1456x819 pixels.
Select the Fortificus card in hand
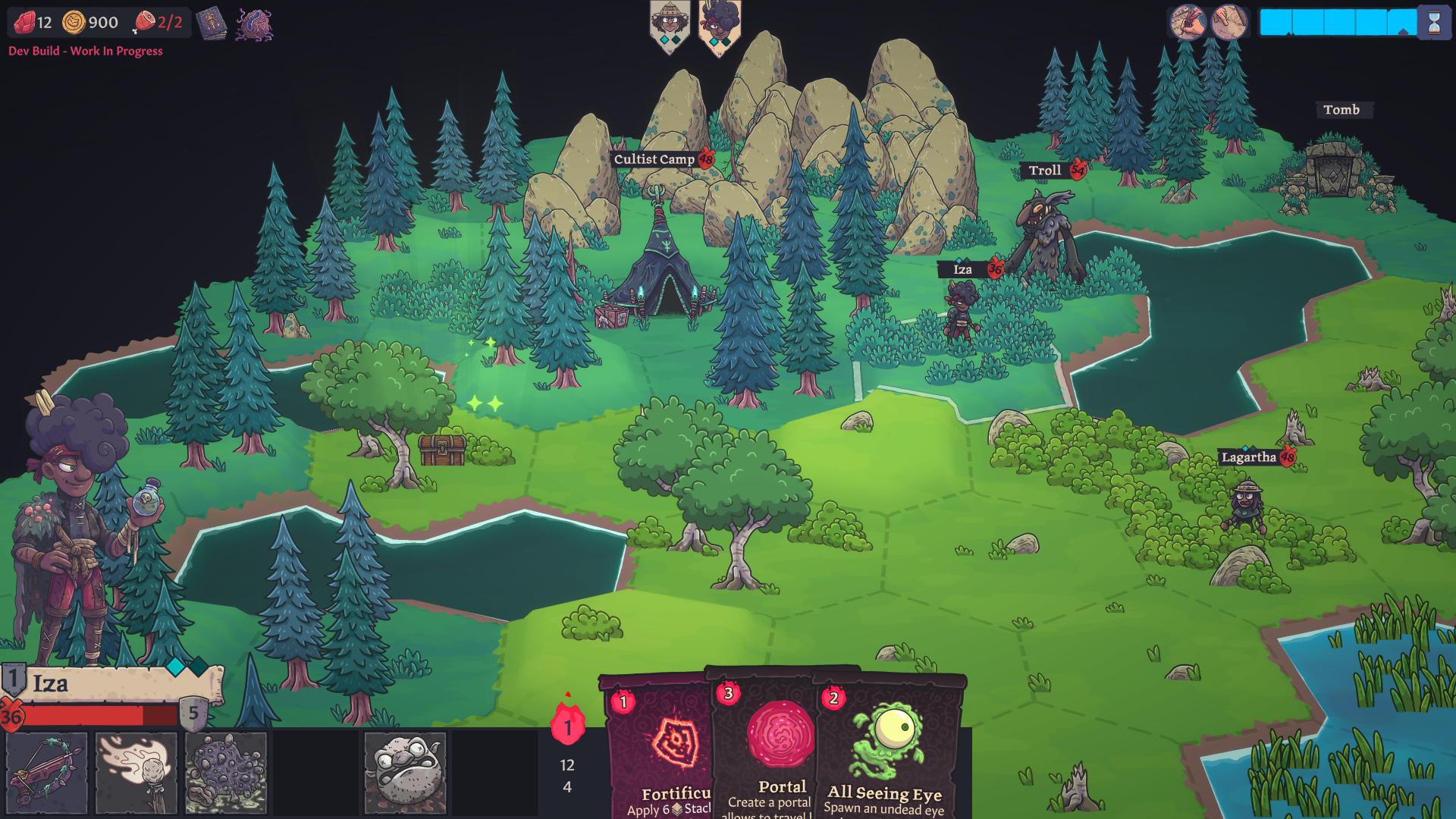[x=660, y=751]
